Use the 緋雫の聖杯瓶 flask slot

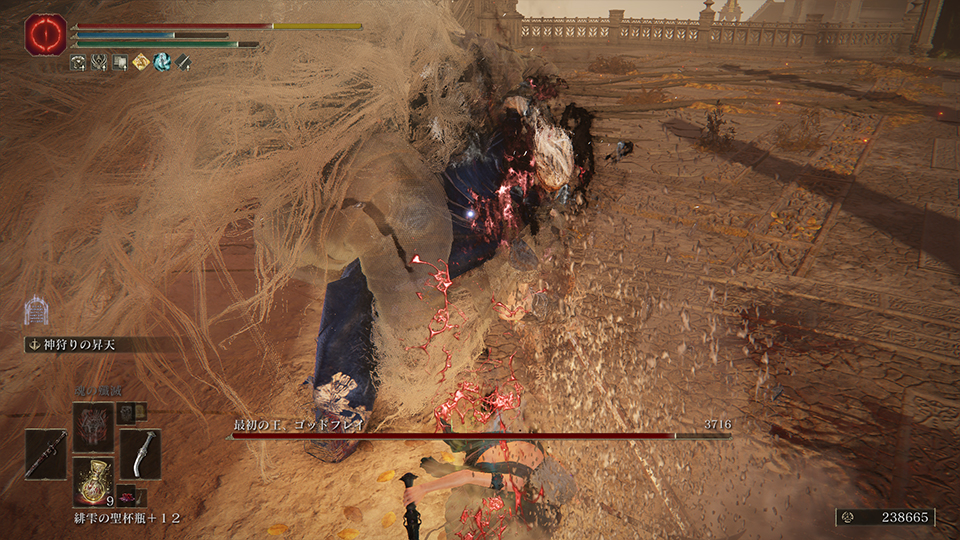(93, 481)
